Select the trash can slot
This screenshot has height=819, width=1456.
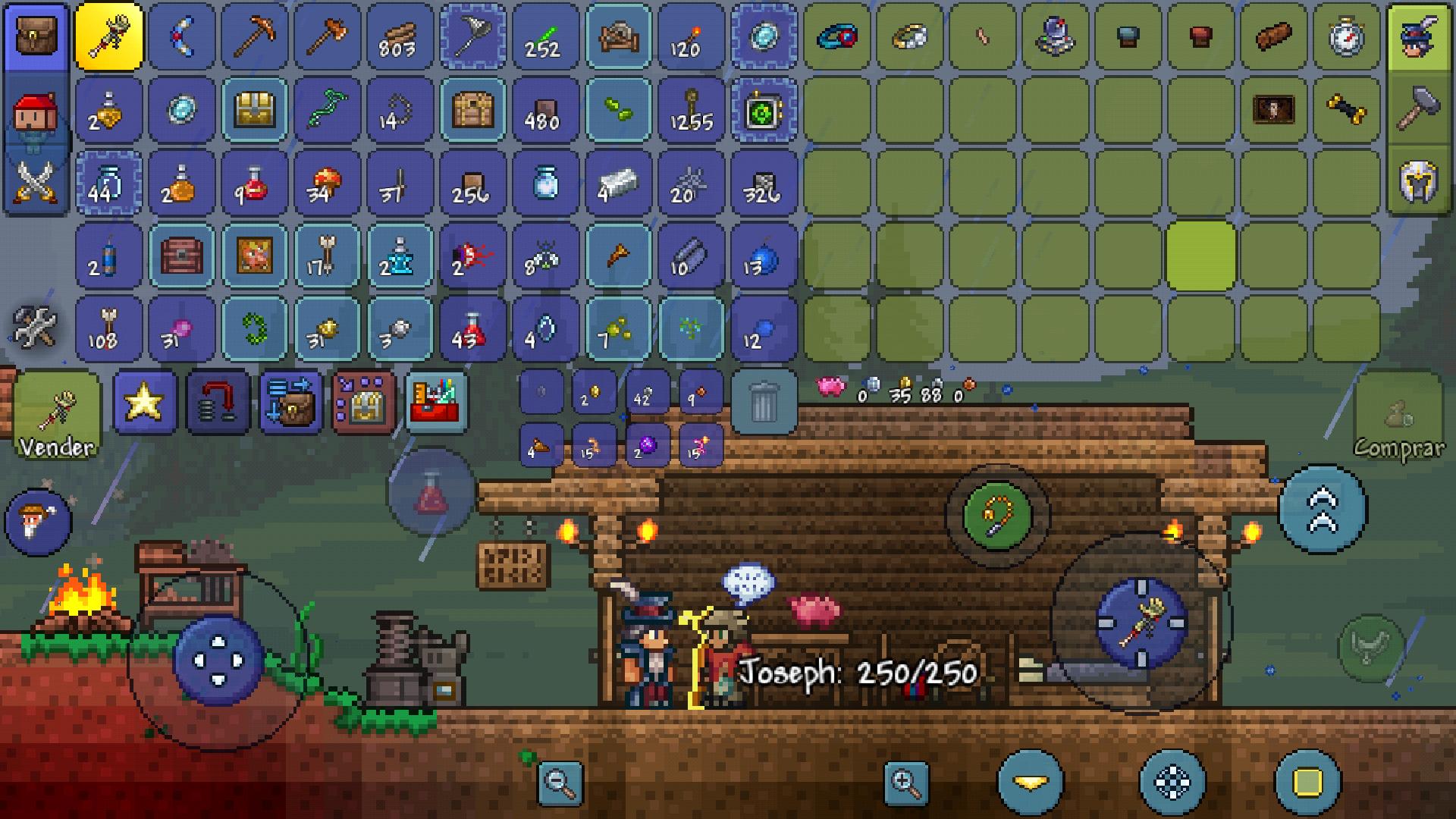(765, 400)
